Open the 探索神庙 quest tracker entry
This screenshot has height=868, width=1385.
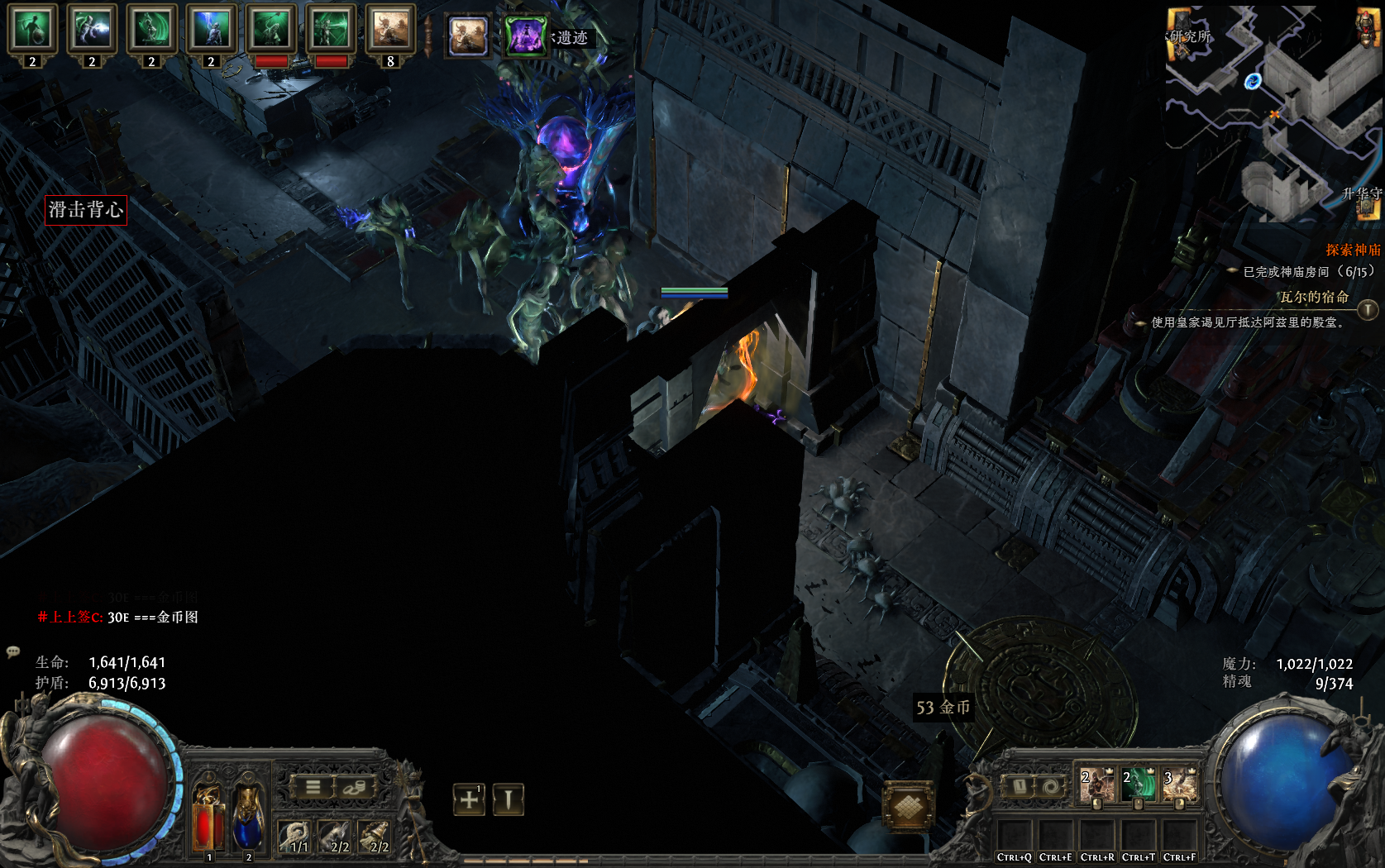coord(1352,250)
